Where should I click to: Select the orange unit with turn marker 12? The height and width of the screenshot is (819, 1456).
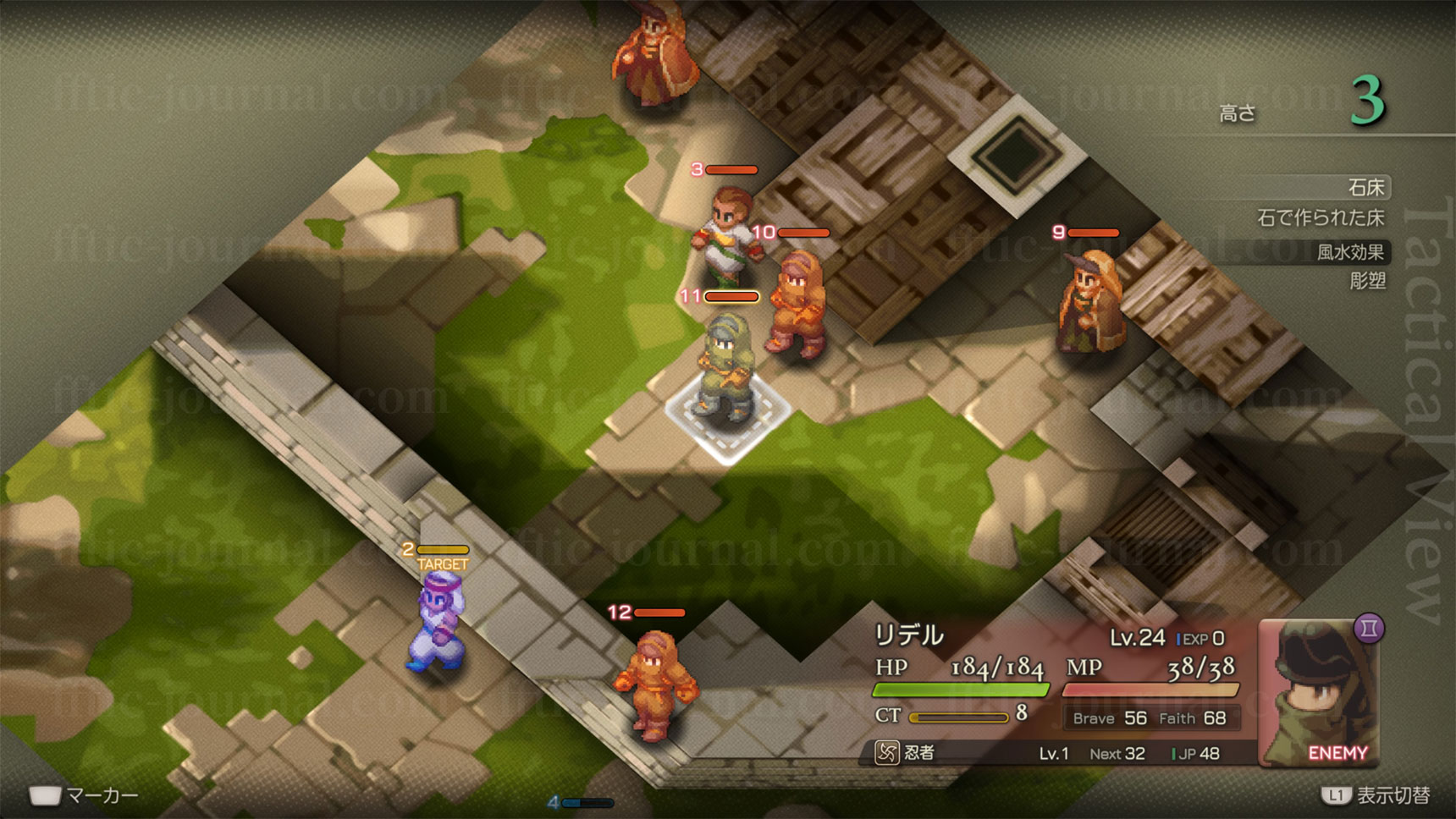pos(654,682)
